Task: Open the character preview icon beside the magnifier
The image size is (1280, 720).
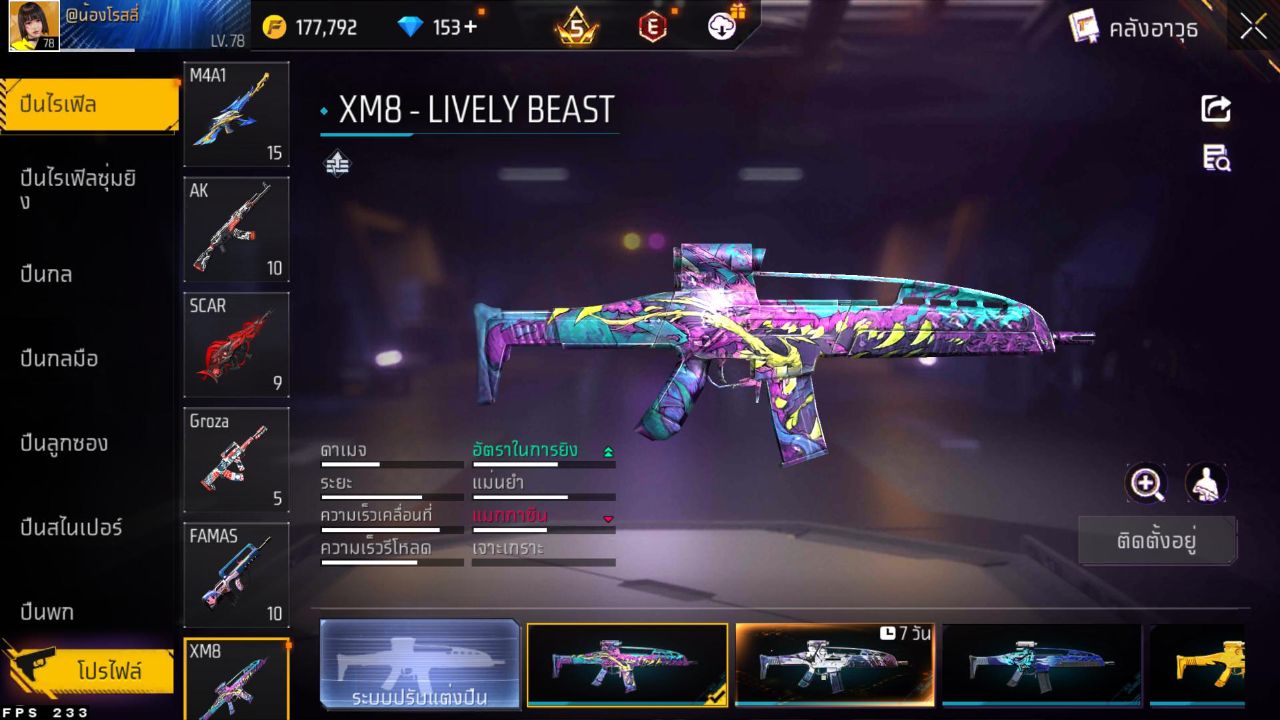Action: pyautogui.click(x=1205, y=484)
